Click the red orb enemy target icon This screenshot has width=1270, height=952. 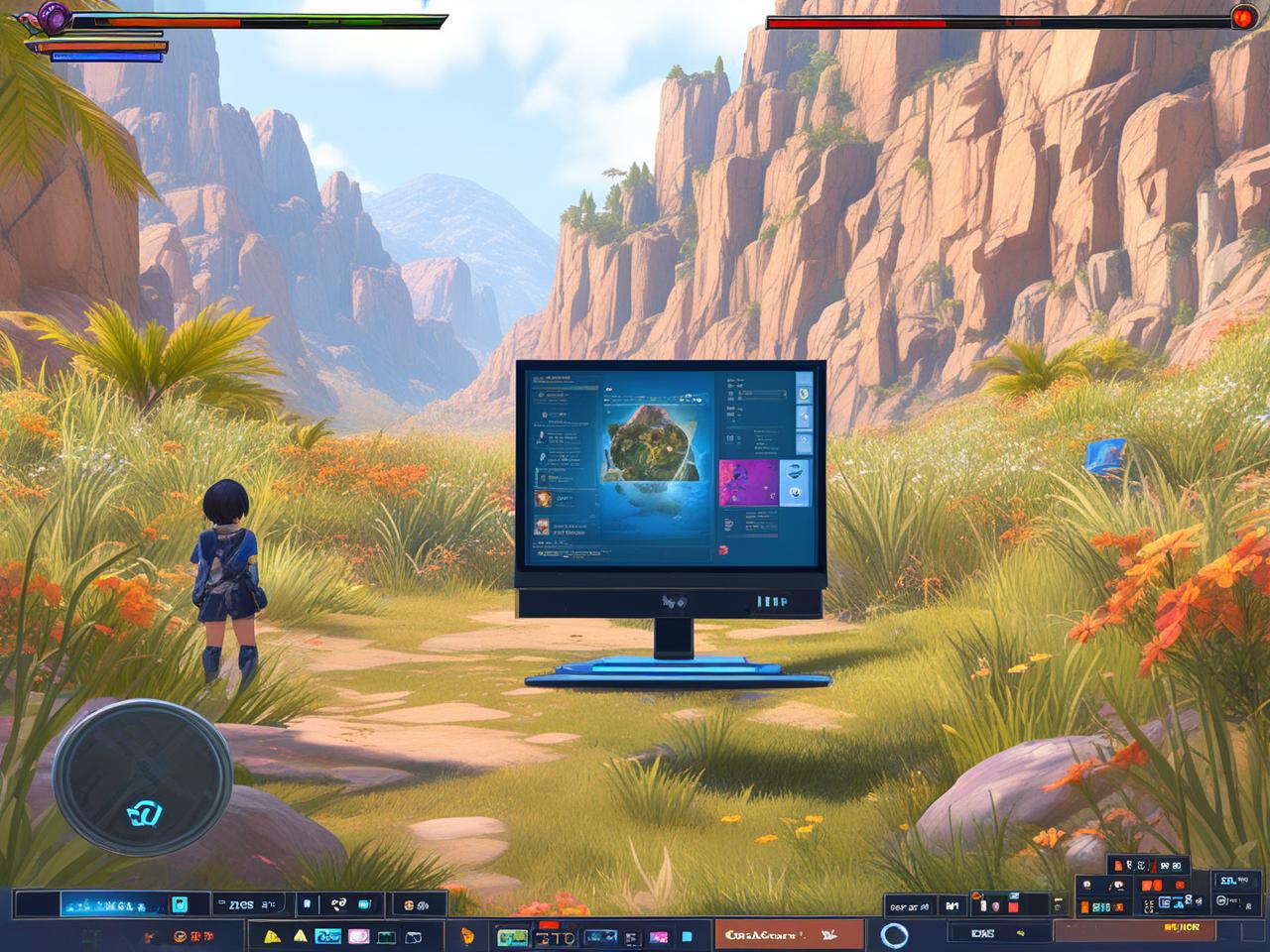coord(1242,17)
